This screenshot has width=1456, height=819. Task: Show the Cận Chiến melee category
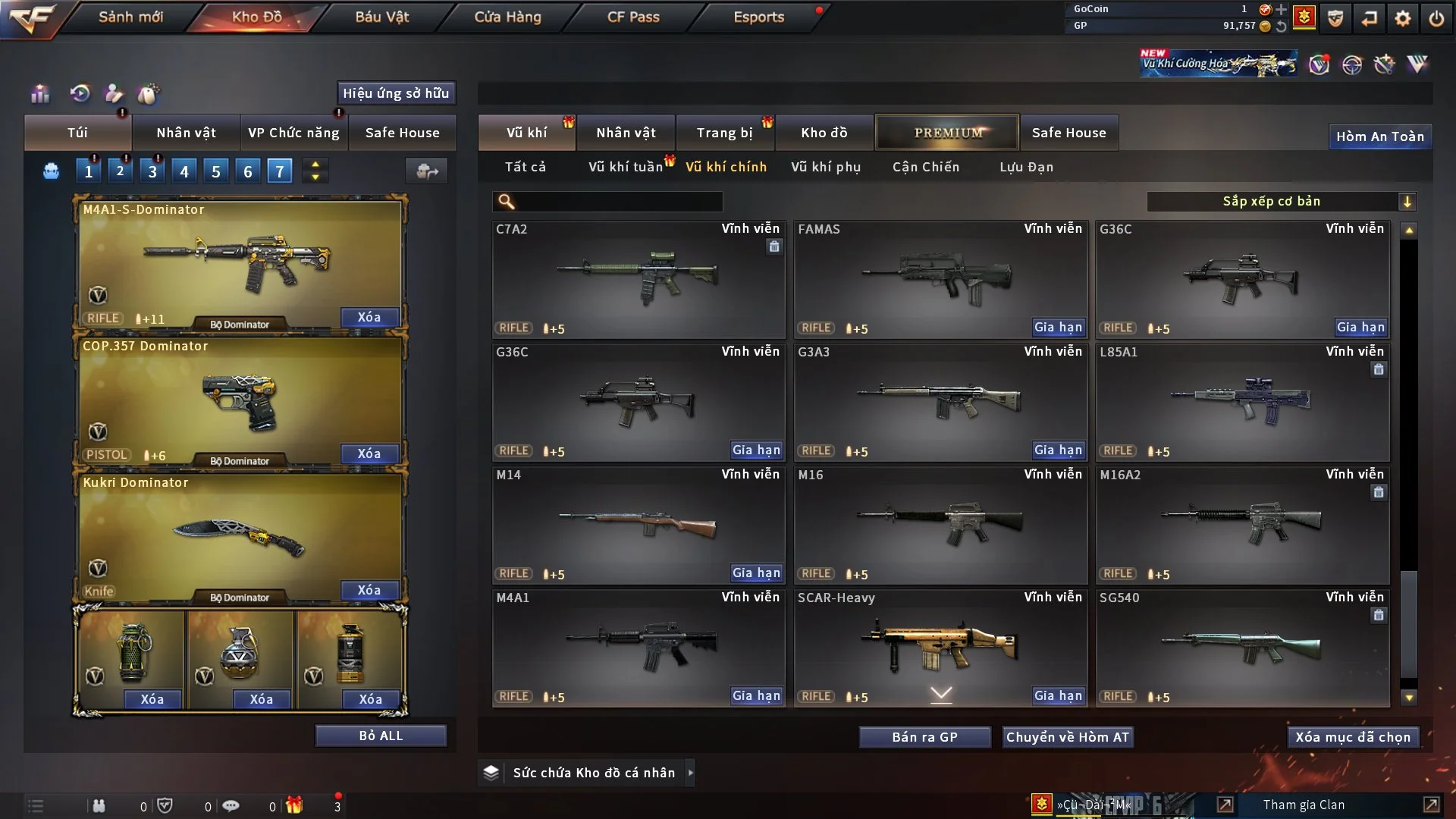[x=925, y=167]
